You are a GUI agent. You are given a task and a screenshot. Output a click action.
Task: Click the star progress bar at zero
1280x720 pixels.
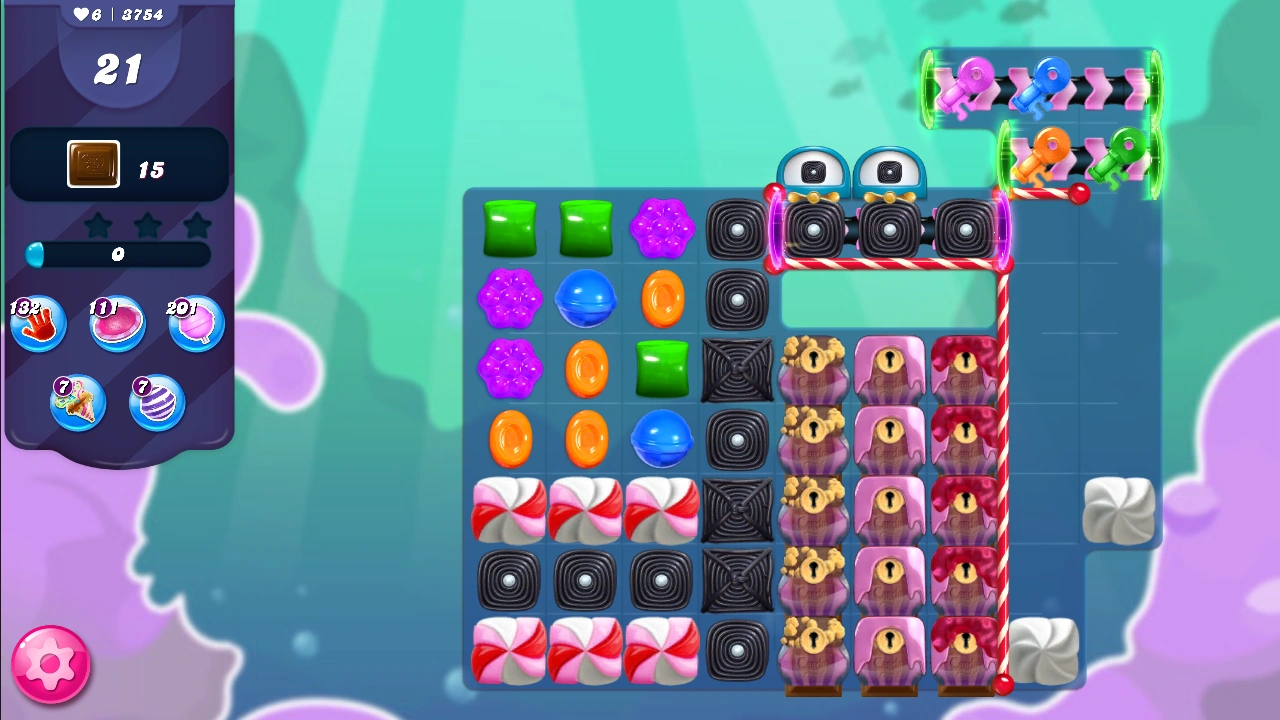(x=117, y=256)
